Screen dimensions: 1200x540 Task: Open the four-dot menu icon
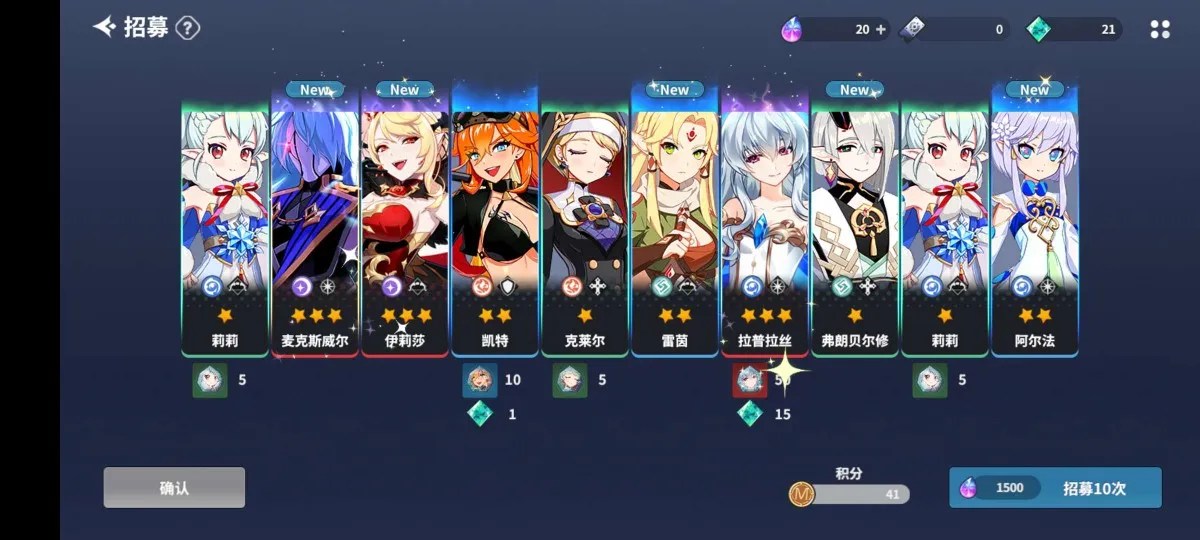click(x=1160, y=30)
